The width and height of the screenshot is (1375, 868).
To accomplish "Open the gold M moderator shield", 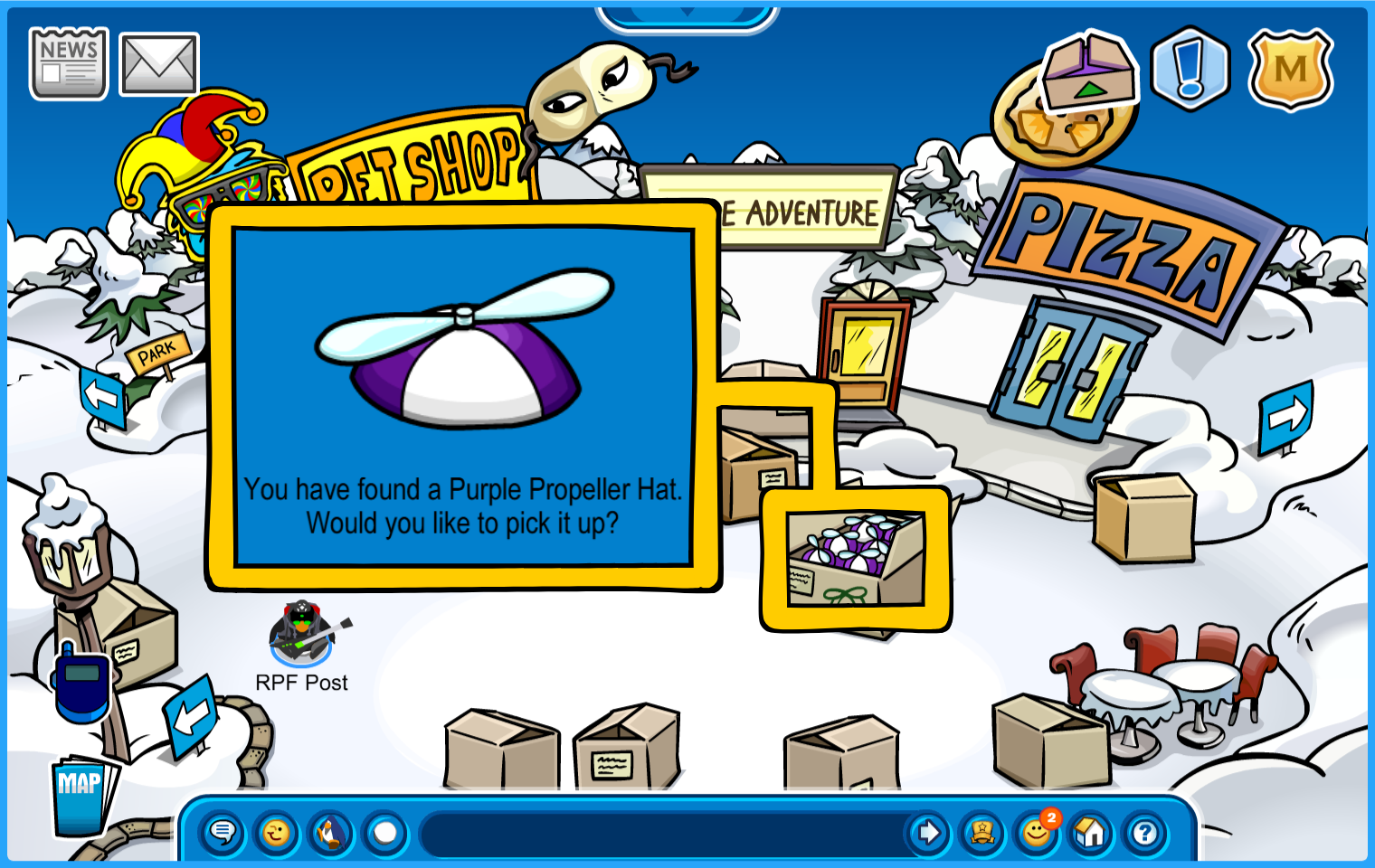I will coord(1290,70).
